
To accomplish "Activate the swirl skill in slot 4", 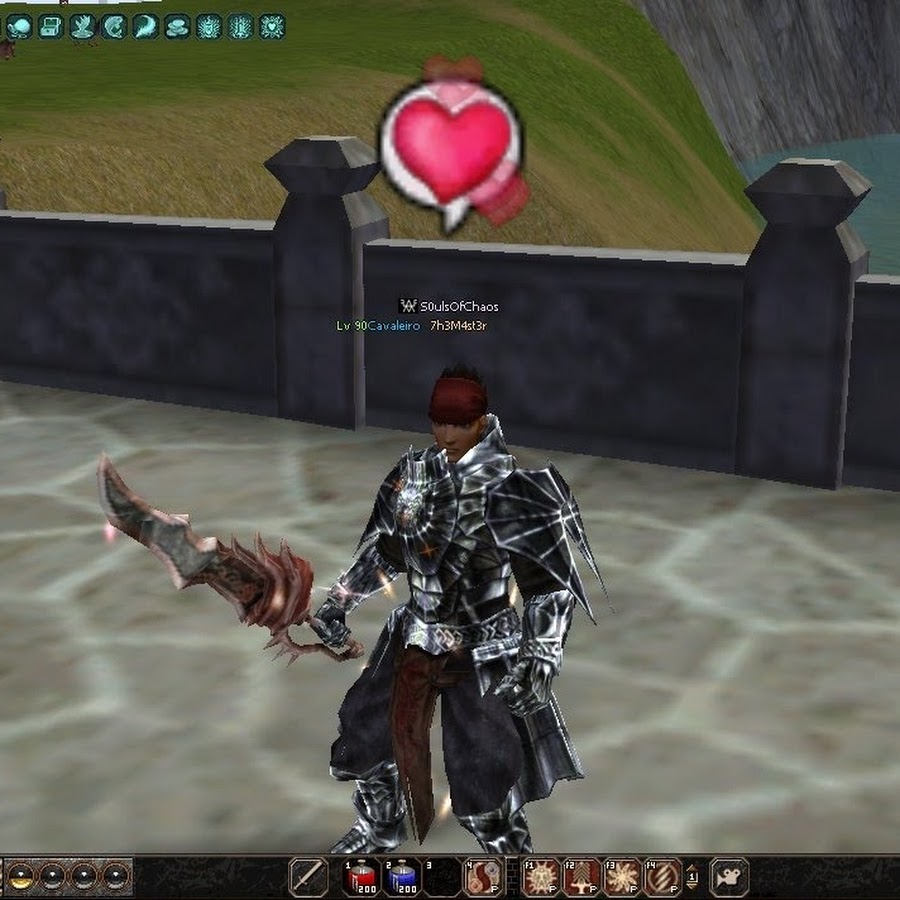I will point(483,877).
